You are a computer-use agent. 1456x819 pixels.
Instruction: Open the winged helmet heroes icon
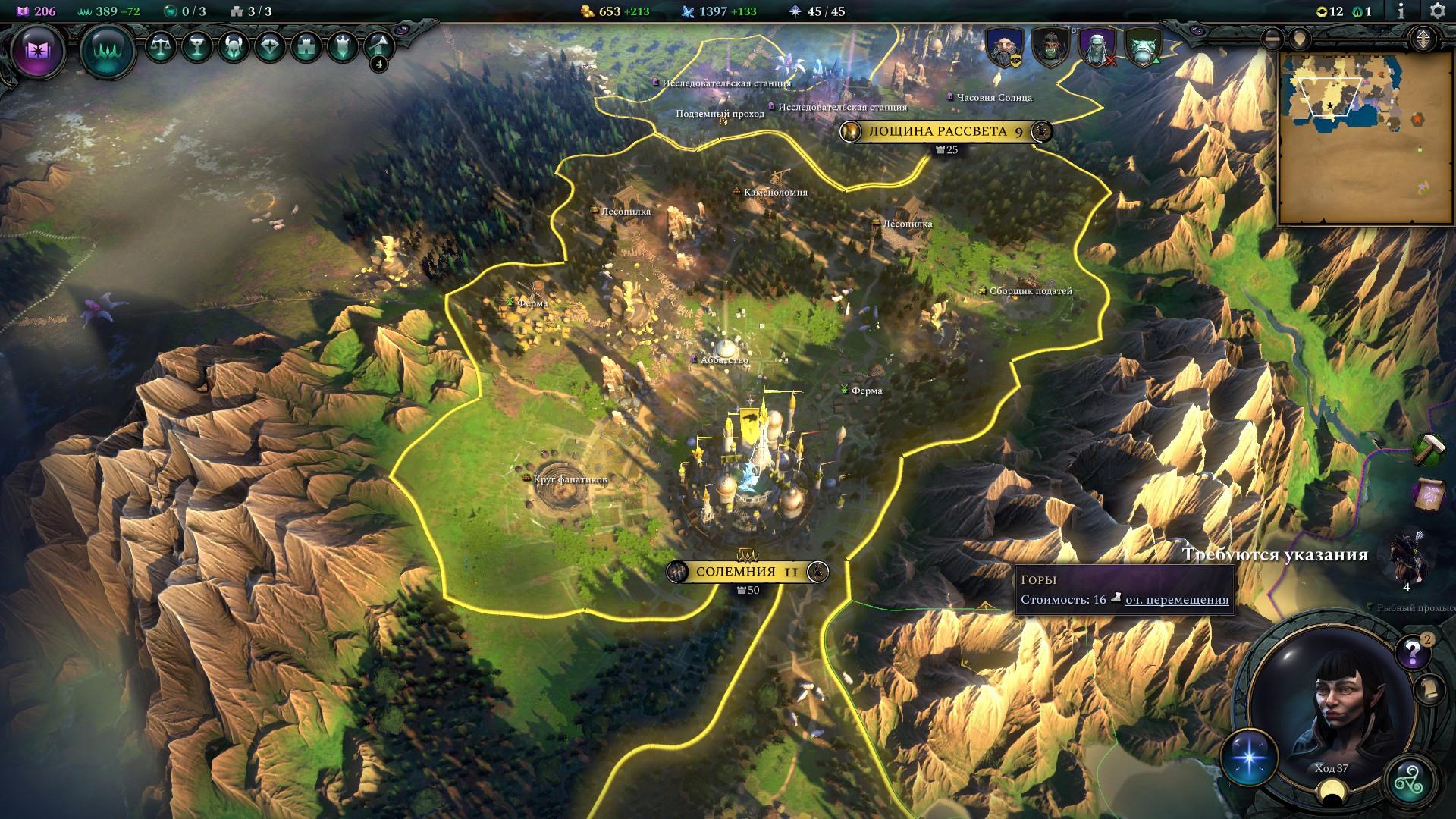coord(233,47)
